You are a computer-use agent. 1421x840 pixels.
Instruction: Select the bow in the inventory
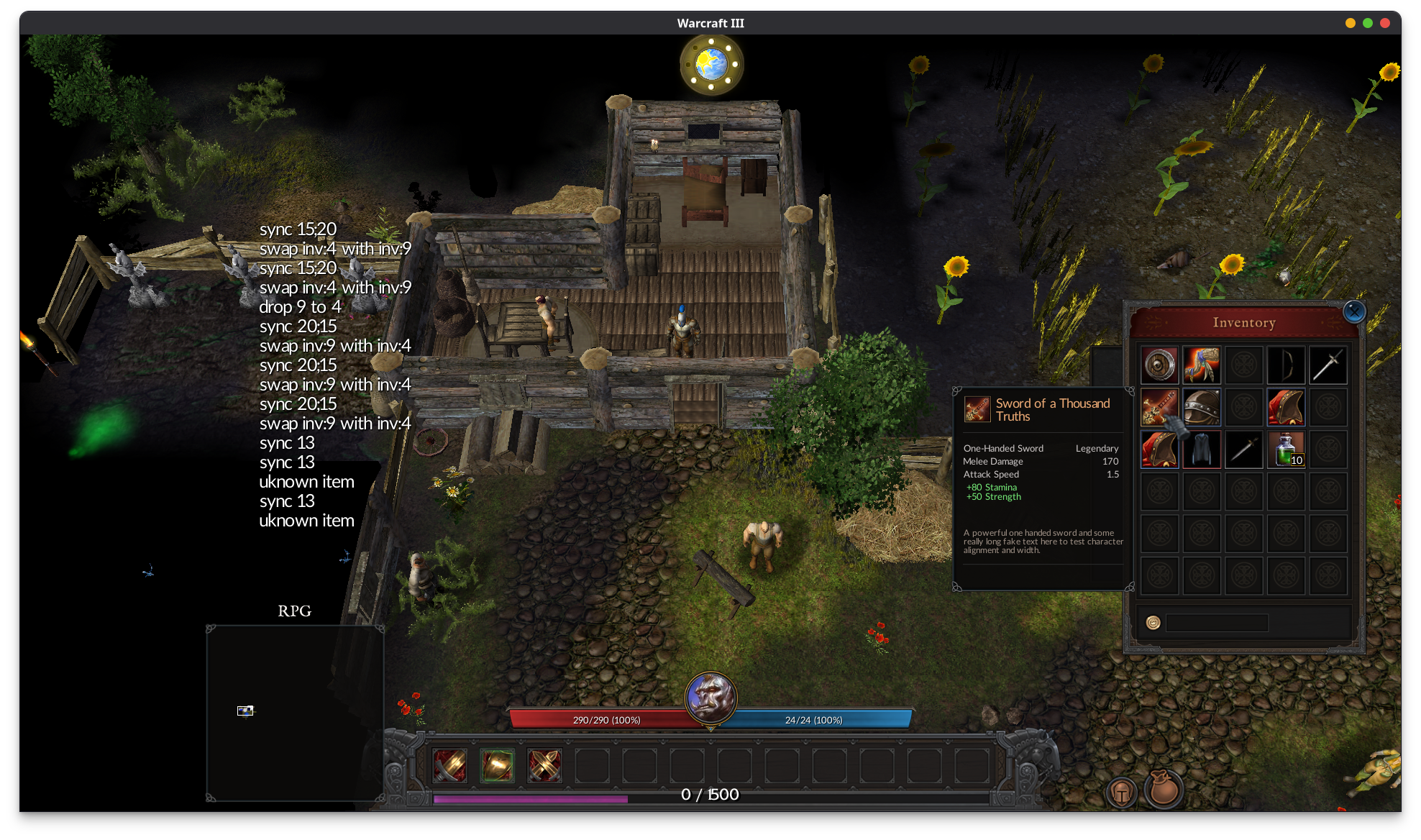pos(1286,365)
